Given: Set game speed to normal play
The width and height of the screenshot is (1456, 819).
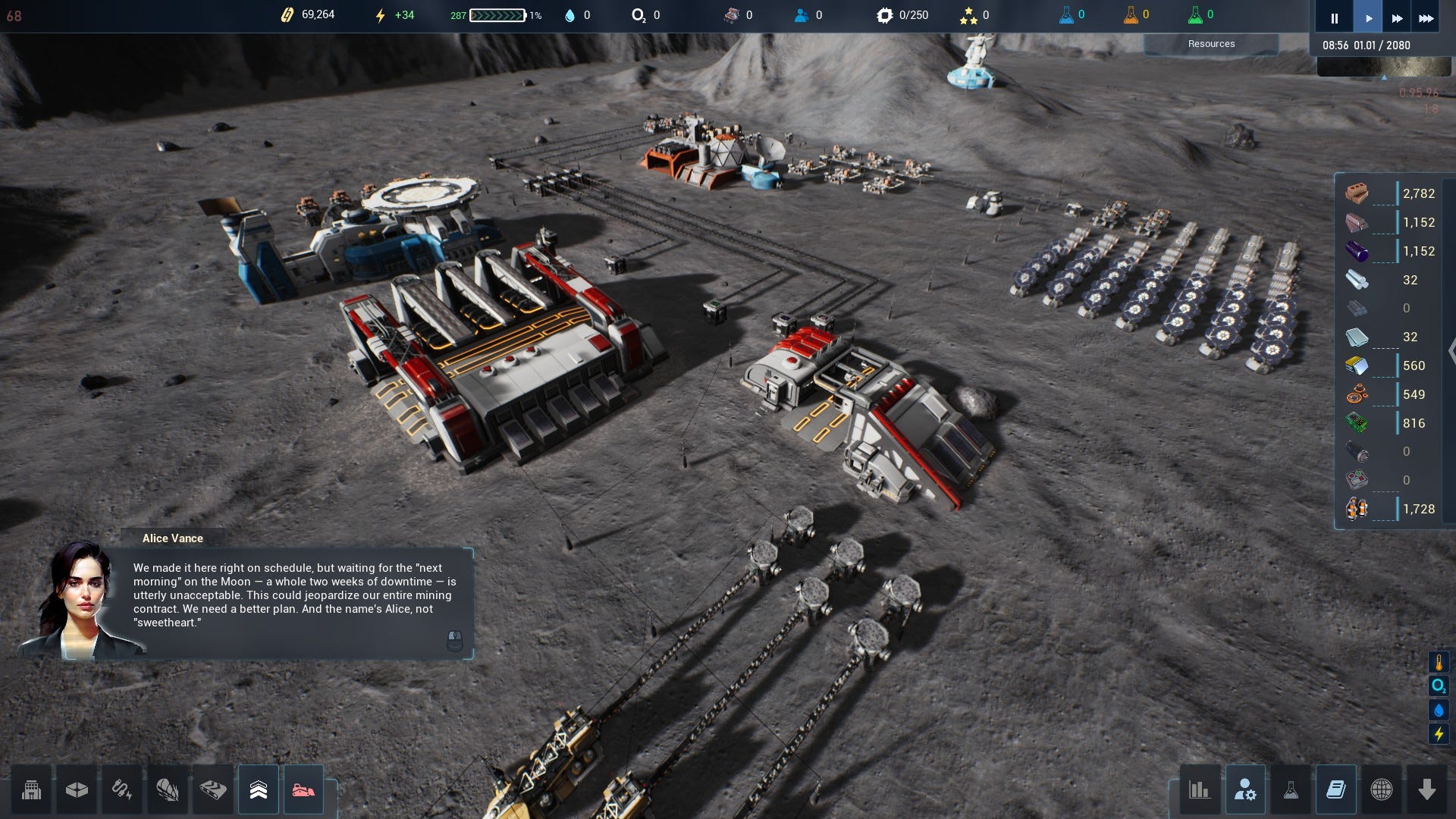Looking at the screenshot, I should 1368,18.
